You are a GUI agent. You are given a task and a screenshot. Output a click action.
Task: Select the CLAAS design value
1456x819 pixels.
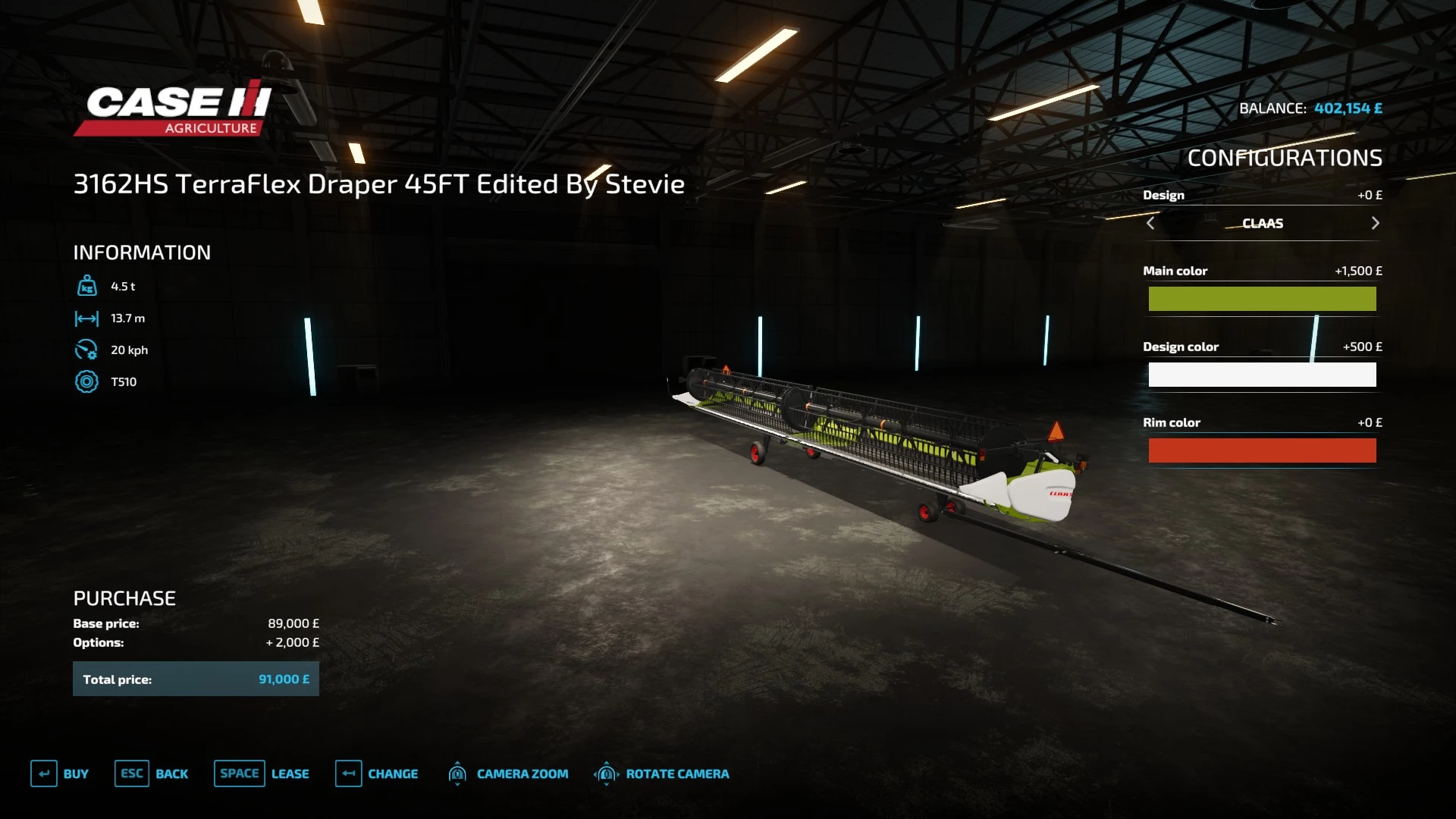[1263, 223]
